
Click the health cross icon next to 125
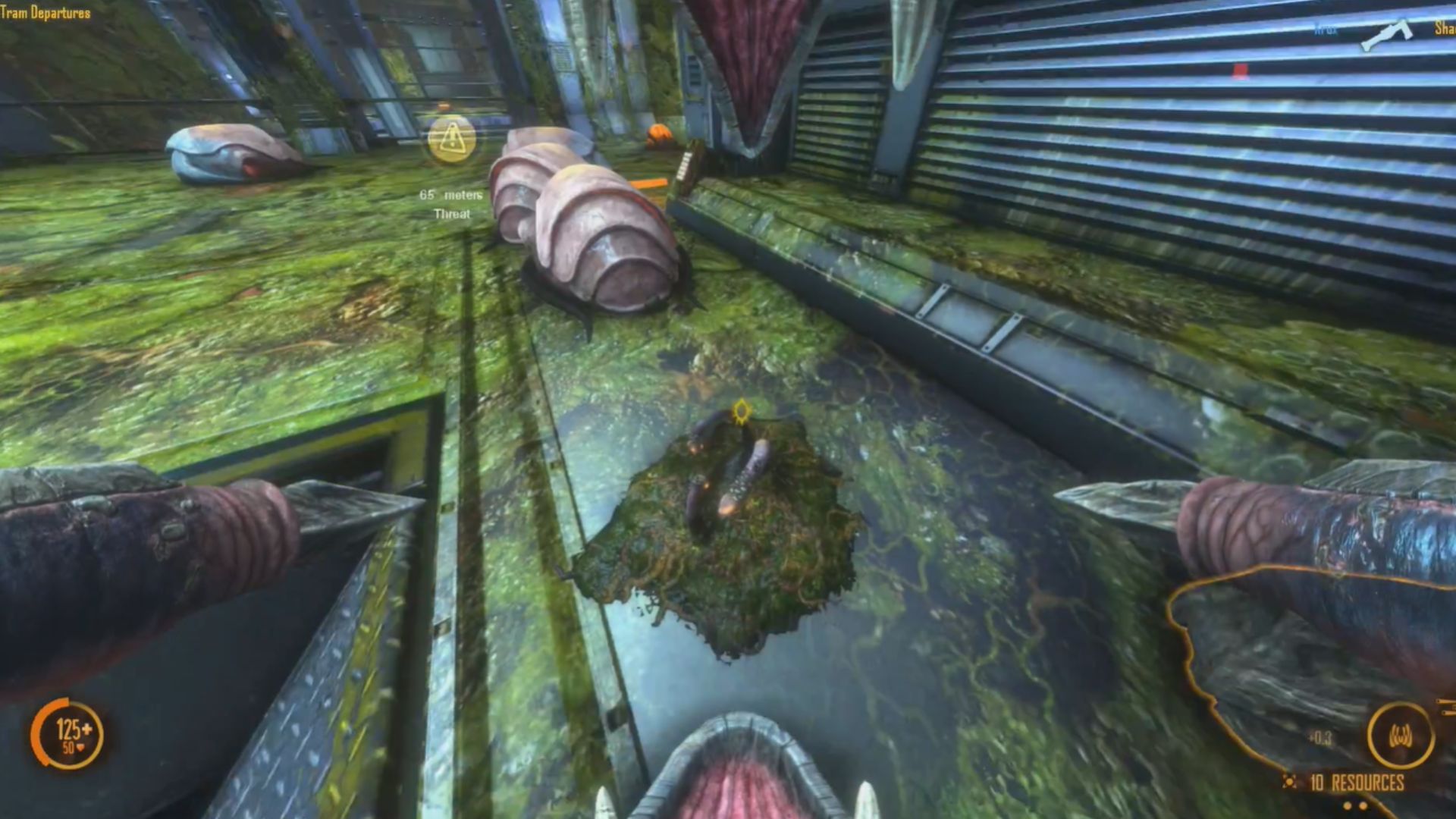(87, 730)
